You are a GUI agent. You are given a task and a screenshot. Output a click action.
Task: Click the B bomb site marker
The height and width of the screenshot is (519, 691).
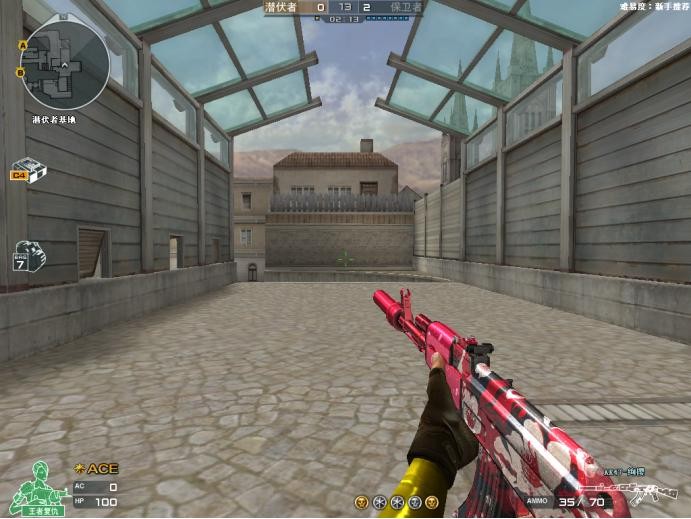pos(21,73)
